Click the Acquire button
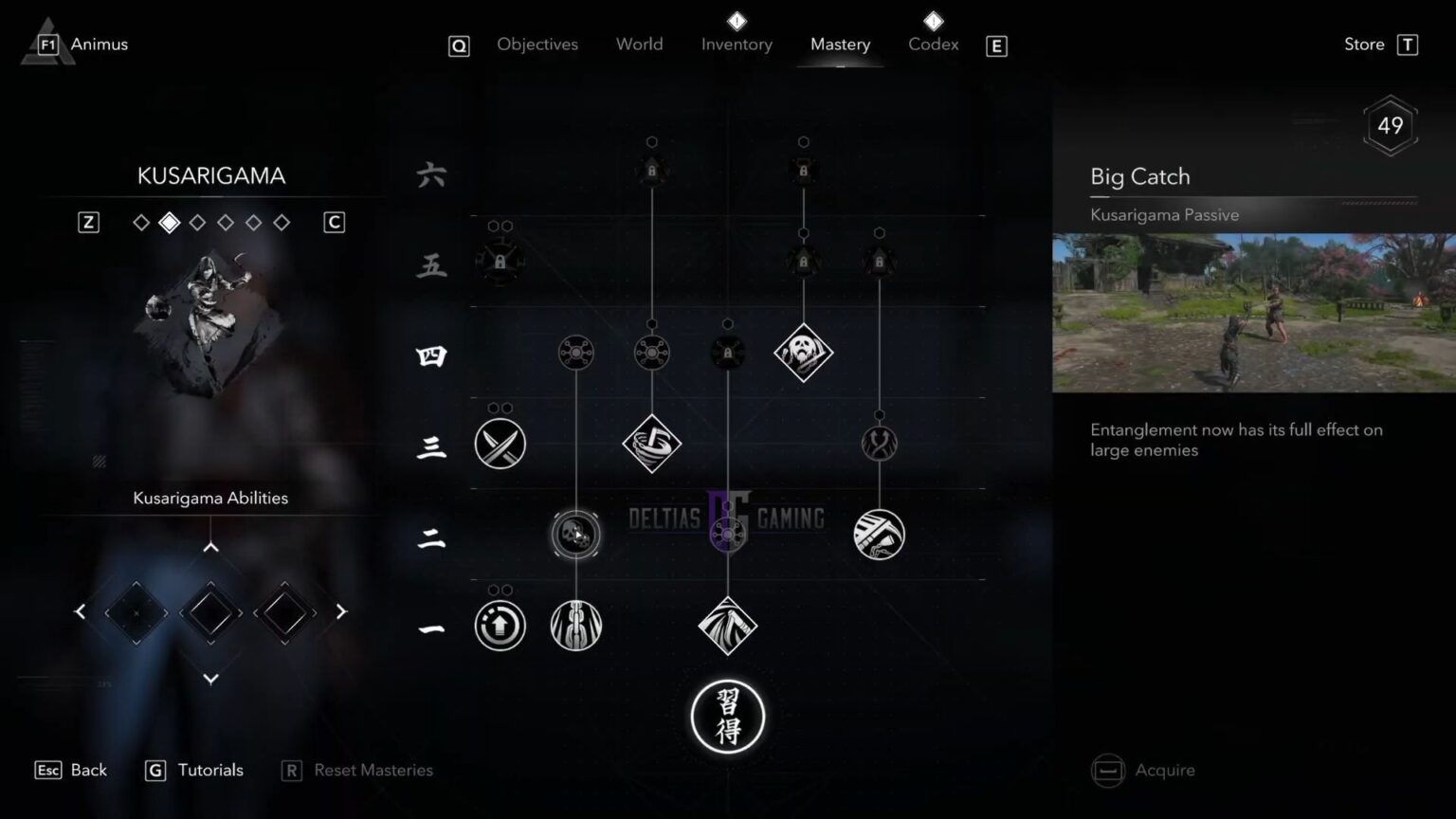This screenshot has height=819, width=1456. (1164, 770)
